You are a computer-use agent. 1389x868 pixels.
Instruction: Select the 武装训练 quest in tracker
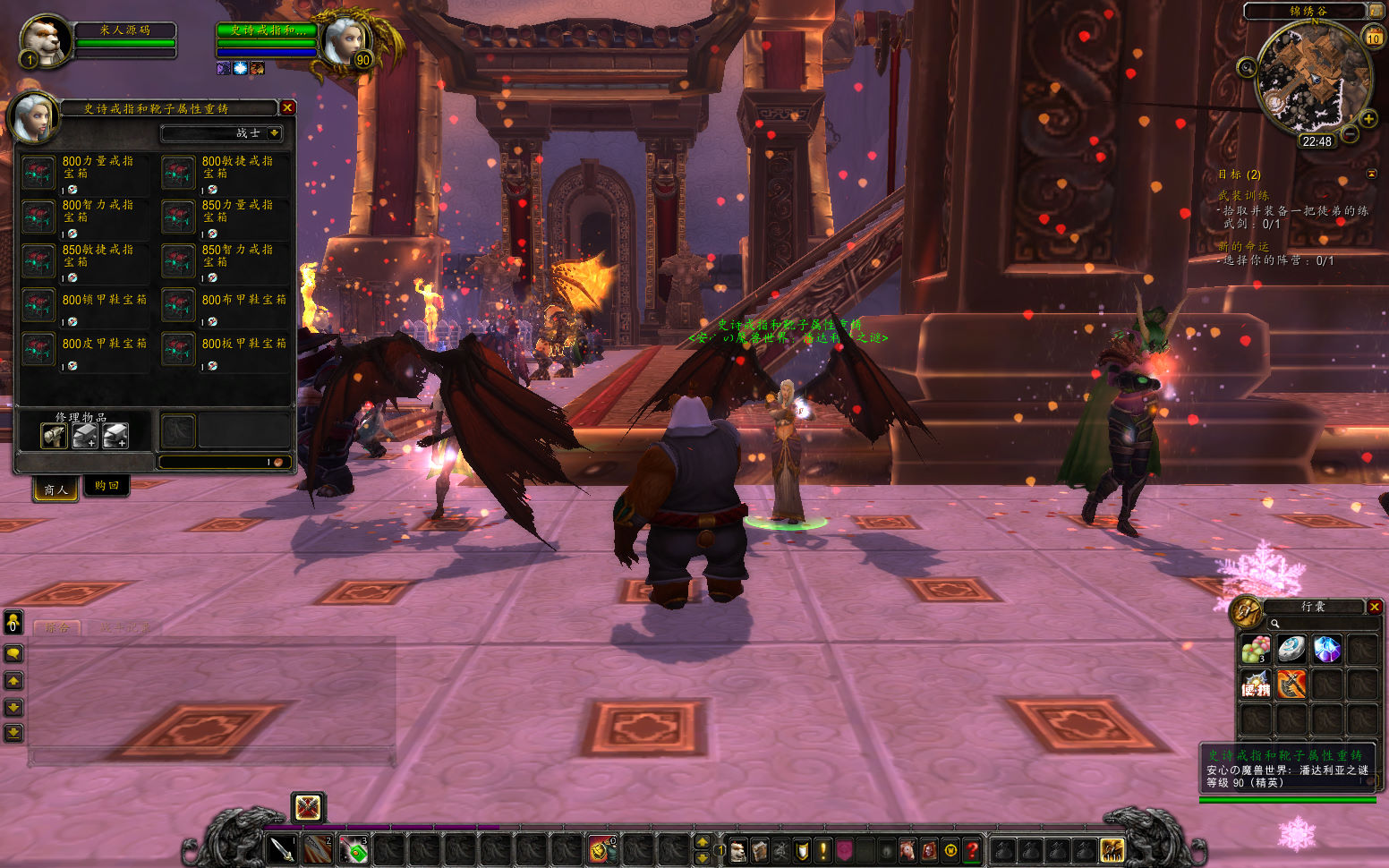1243,195
